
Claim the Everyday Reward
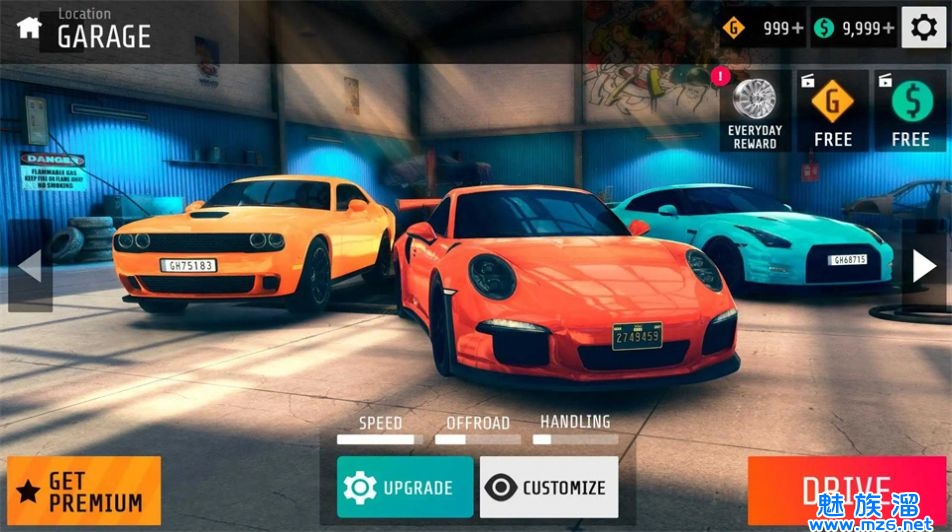[755, 112]
